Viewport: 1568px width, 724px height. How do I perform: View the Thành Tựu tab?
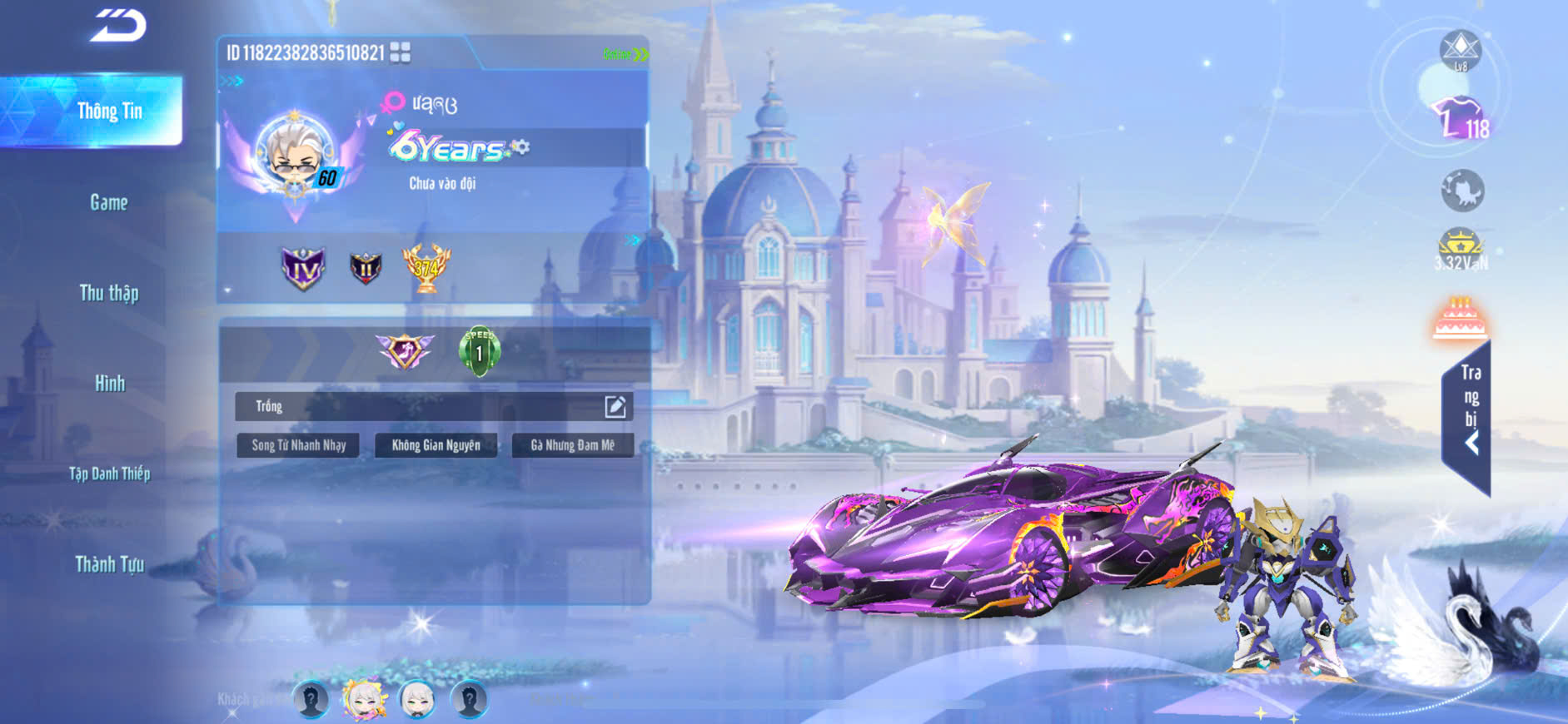(x=109, y=565)
